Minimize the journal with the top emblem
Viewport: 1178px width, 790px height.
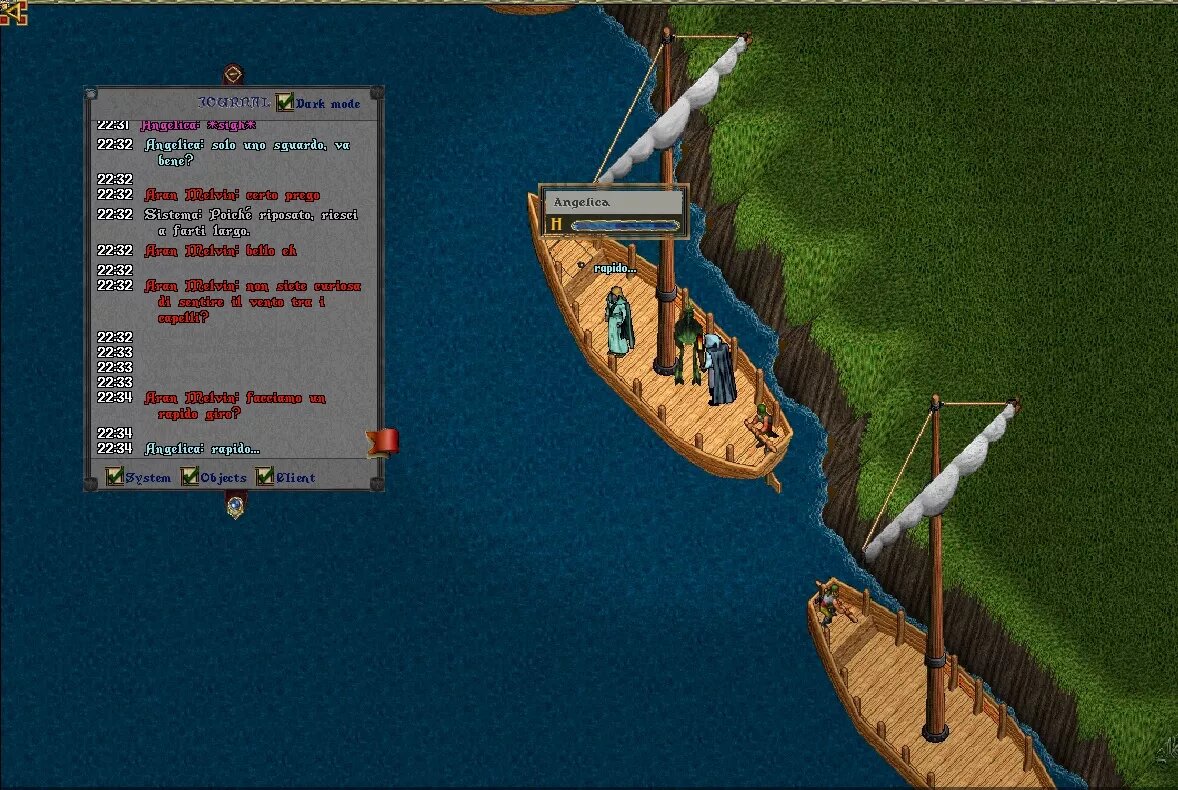click(x=233, y=74)
